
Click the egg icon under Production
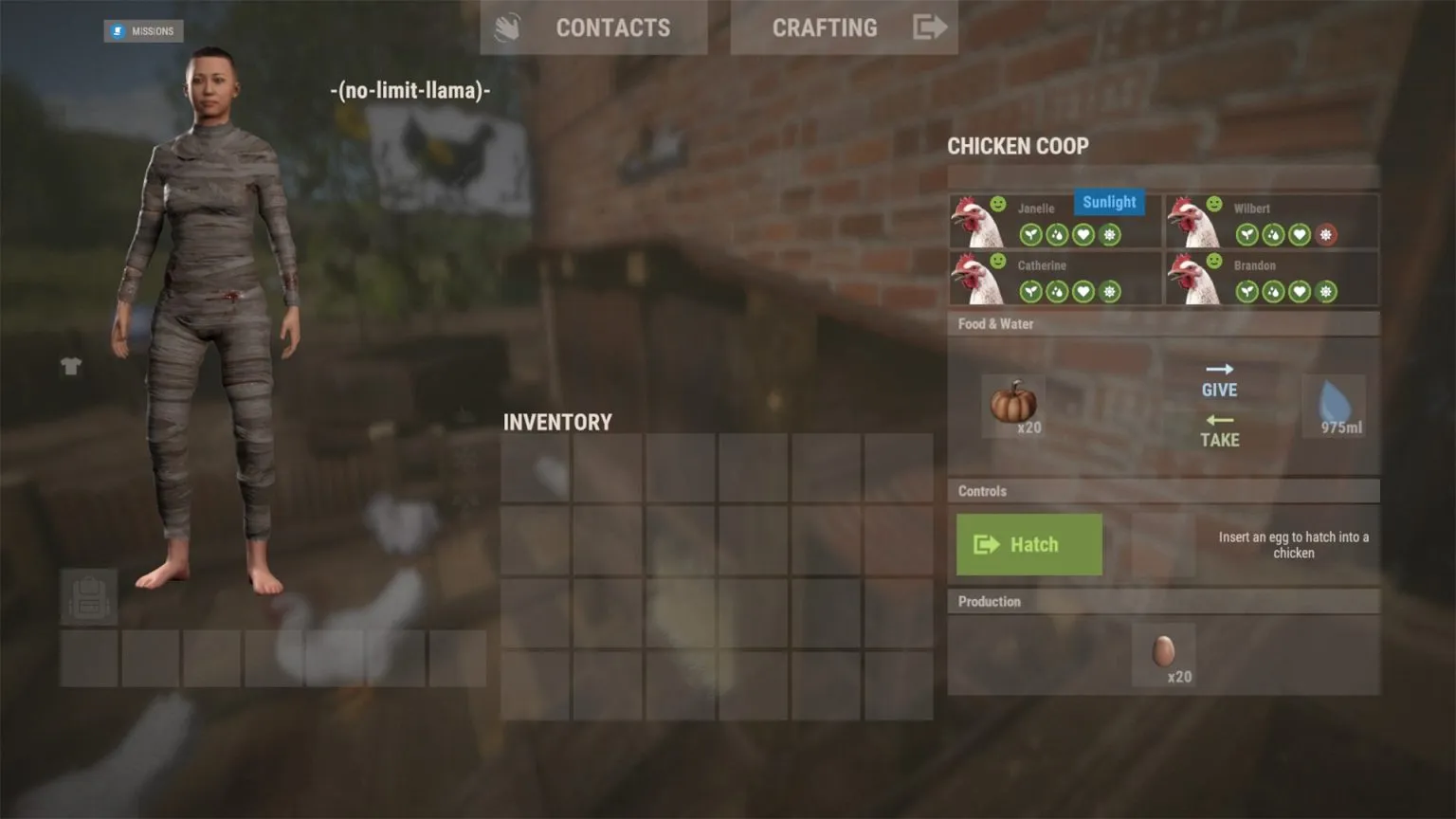1165,650
